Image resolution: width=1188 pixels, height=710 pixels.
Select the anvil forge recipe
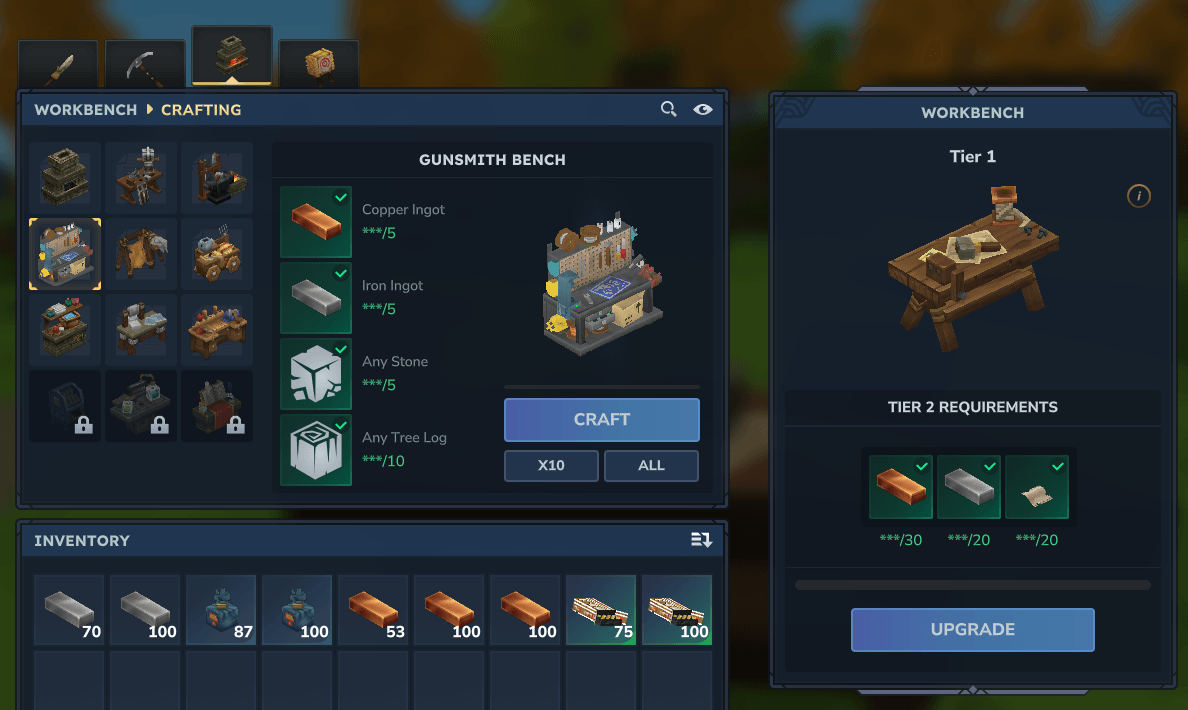[x=217, y=178]
